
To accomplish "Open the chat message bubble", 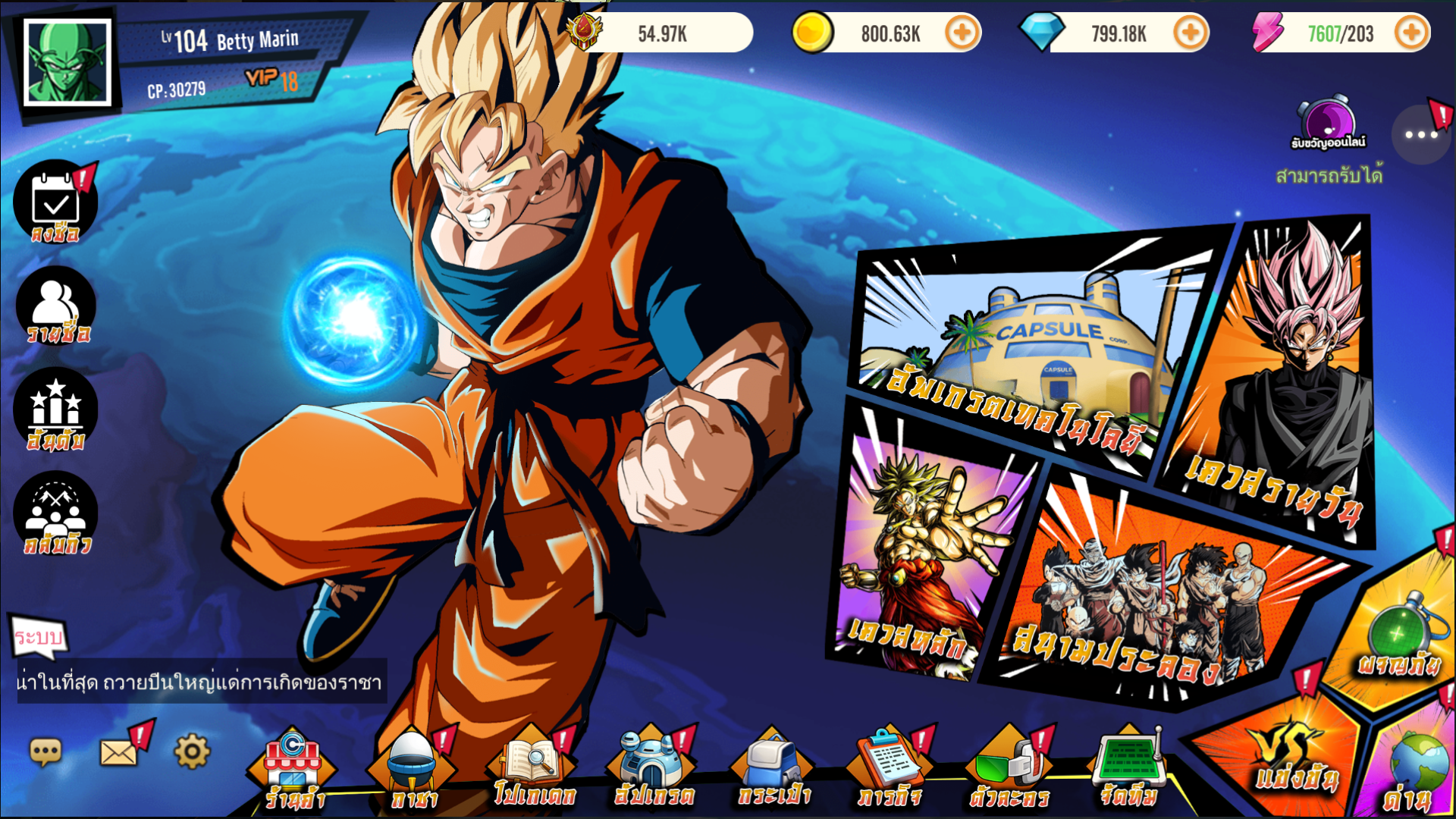I will tap(45, 751).
